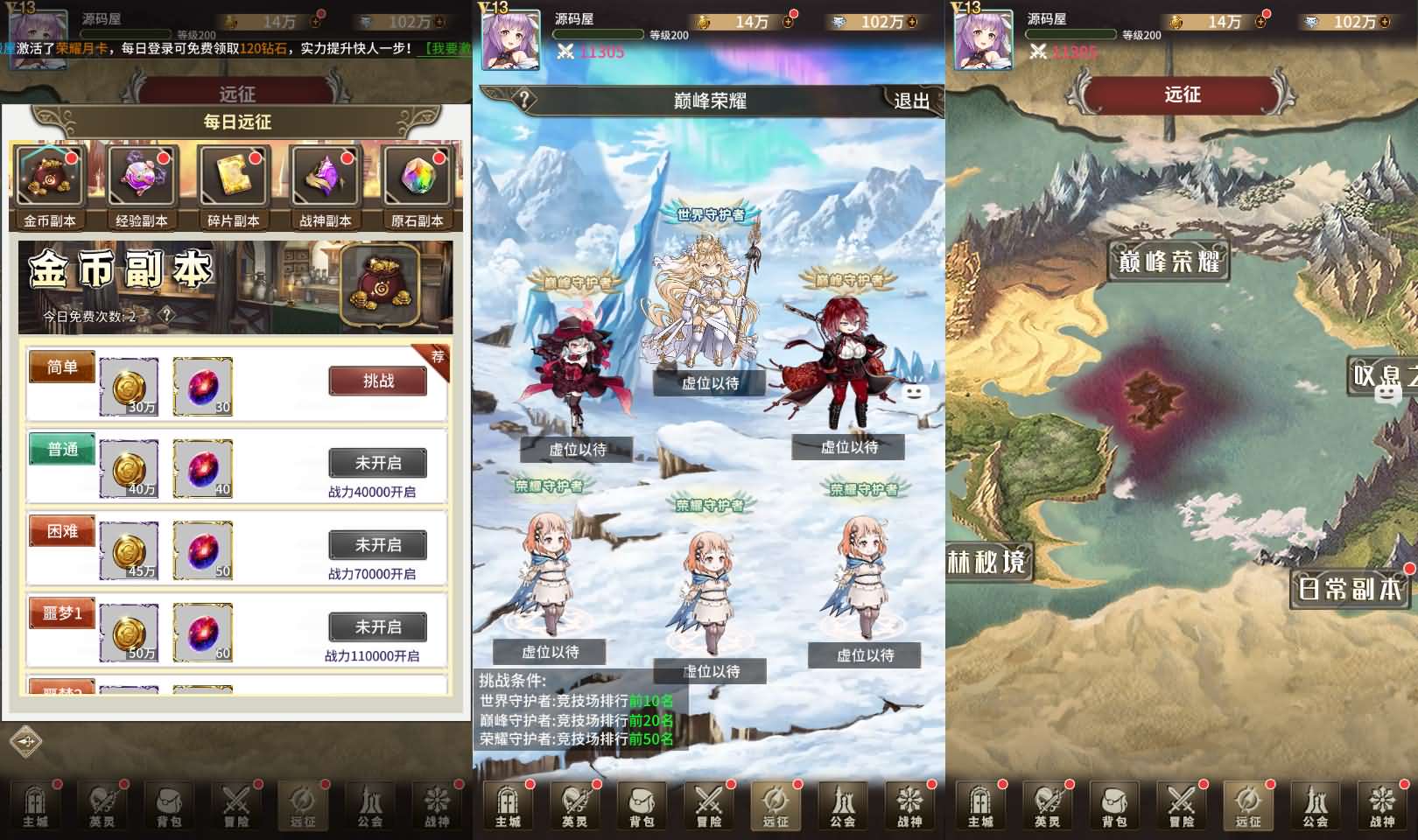Show help beside 今日免费次数
The width and height of the screenshot is (1418, 840).
[166, 316]
